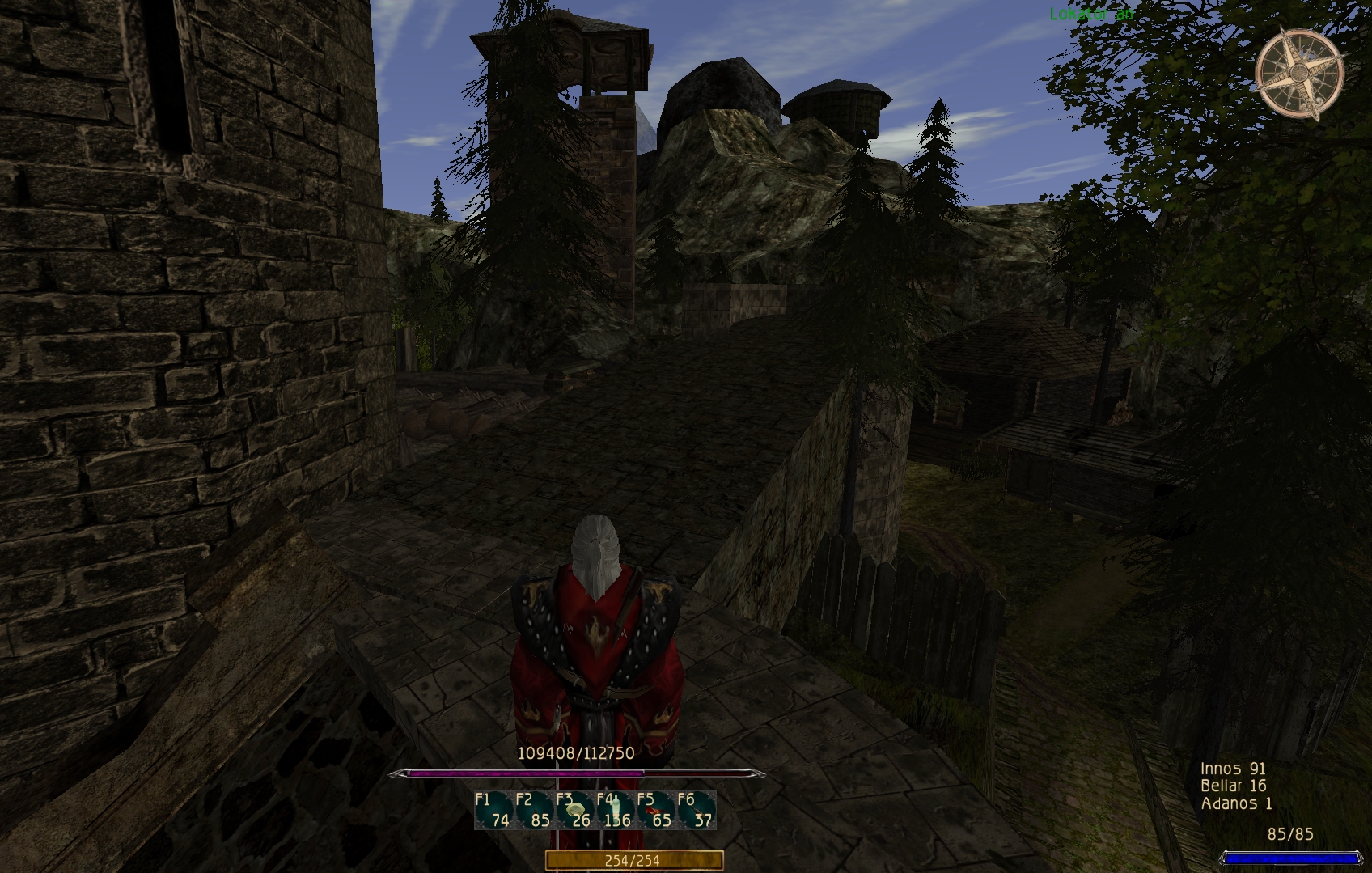1372x873 pixels.
Task: Use the F3 slot's round pale item
Action: tap(575, 810)
